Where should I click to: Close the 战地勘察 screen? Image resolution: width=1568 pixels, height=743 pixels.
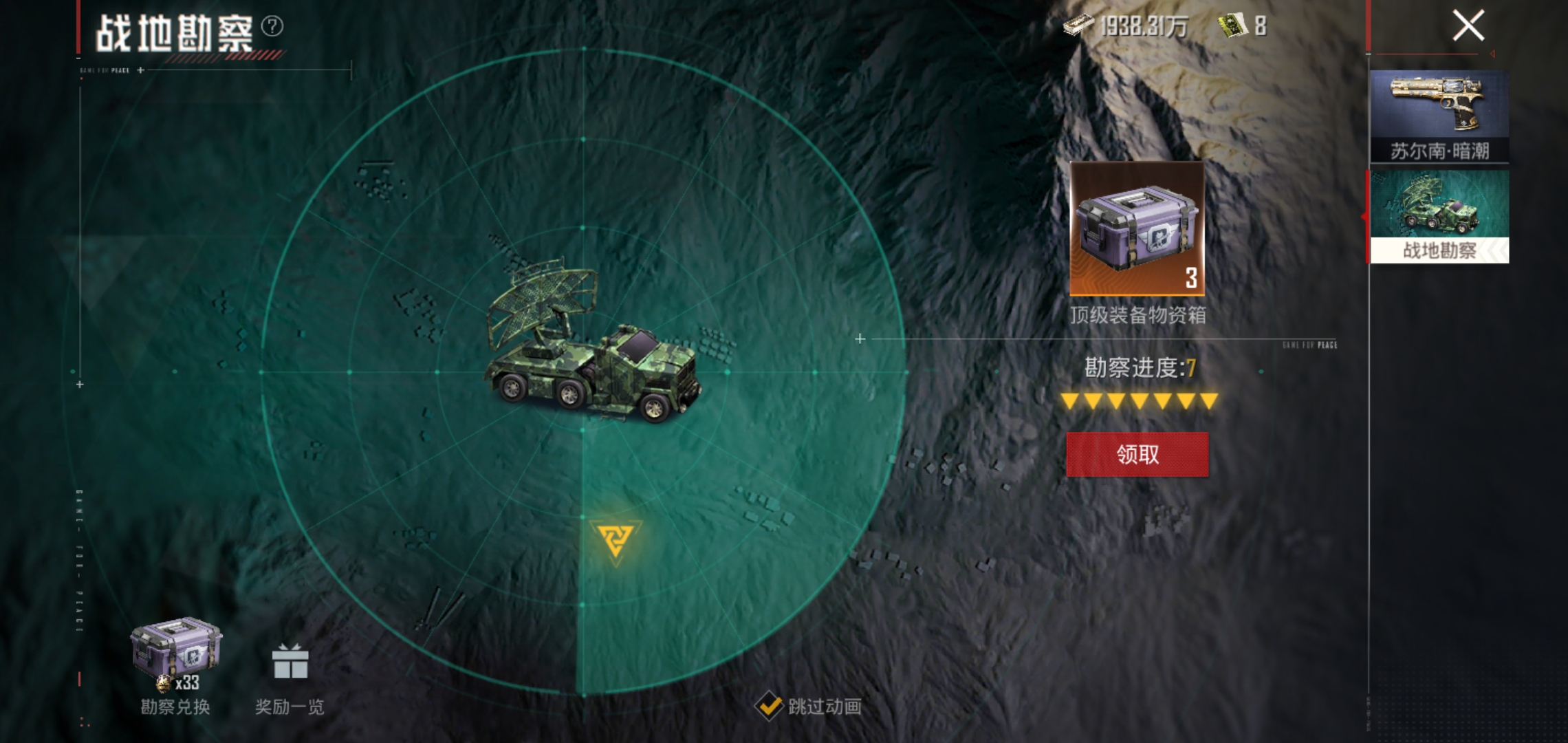coord(1468,27)
